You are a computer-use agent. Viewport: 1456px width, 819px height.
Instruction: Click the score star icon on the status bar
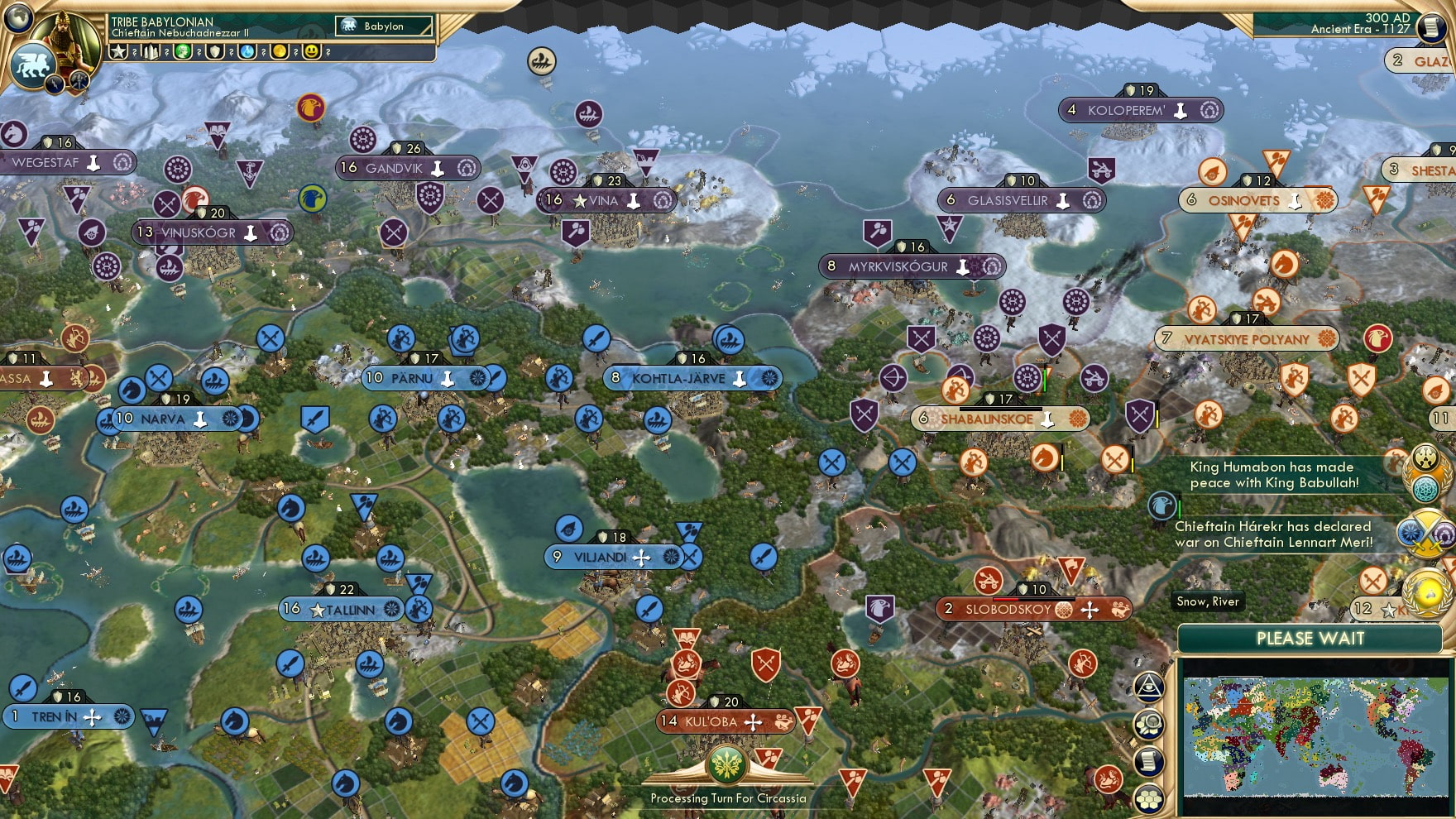[x=118, y=52]
